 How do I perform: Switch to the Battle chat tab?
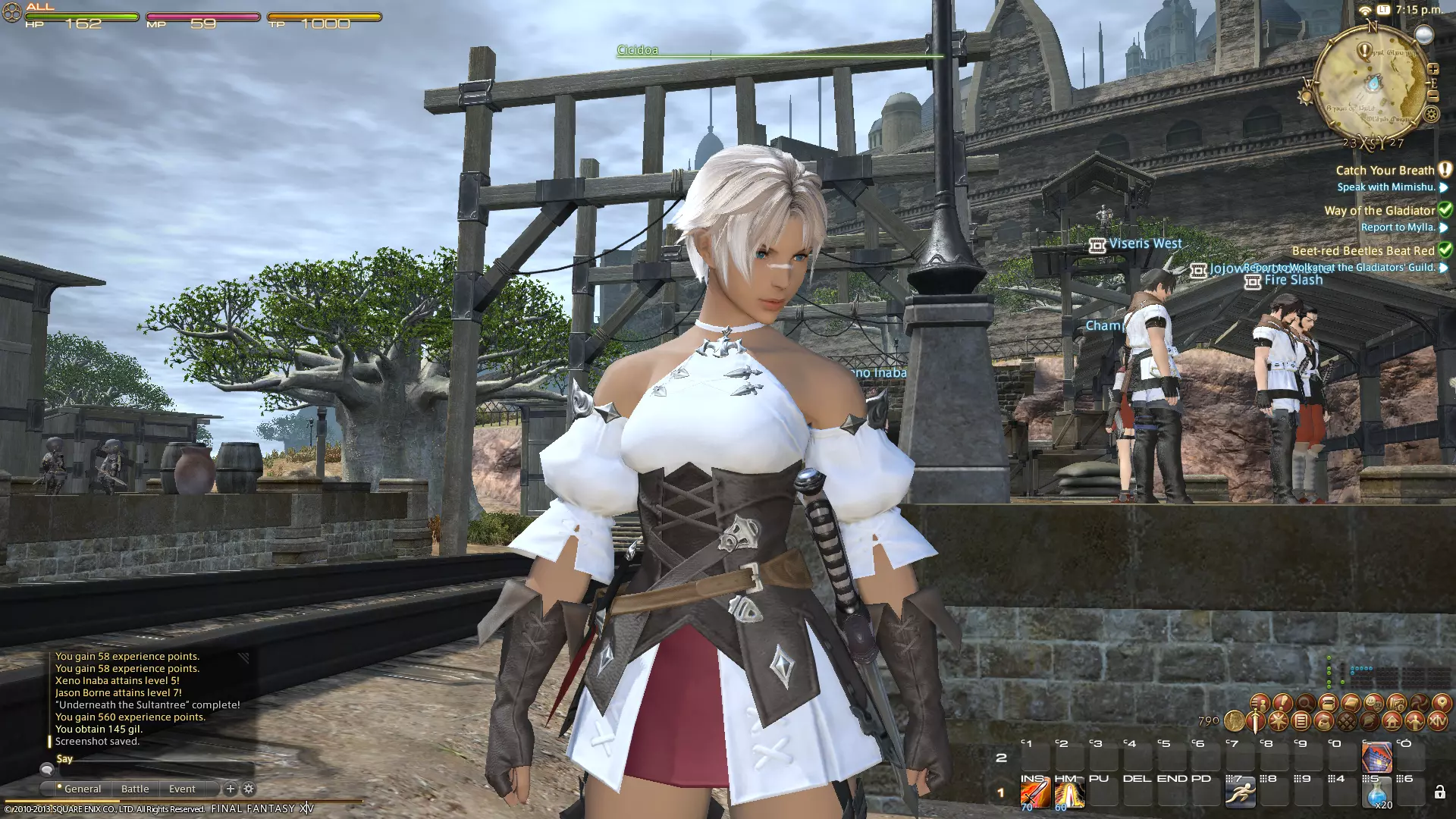pos(135,789)
